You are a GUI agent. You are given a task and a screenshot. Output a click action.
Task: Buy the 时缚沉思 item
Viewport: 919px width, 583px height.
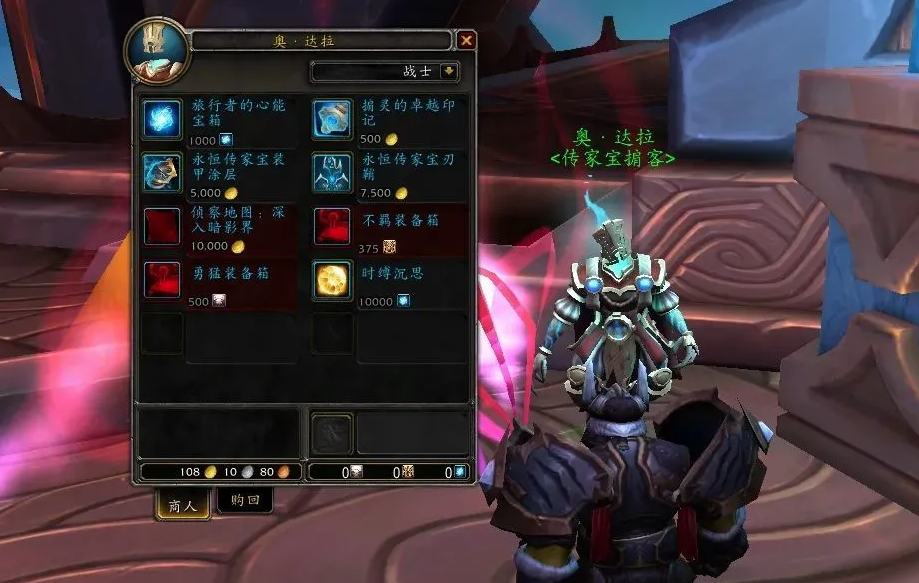(x=333, y=280)
